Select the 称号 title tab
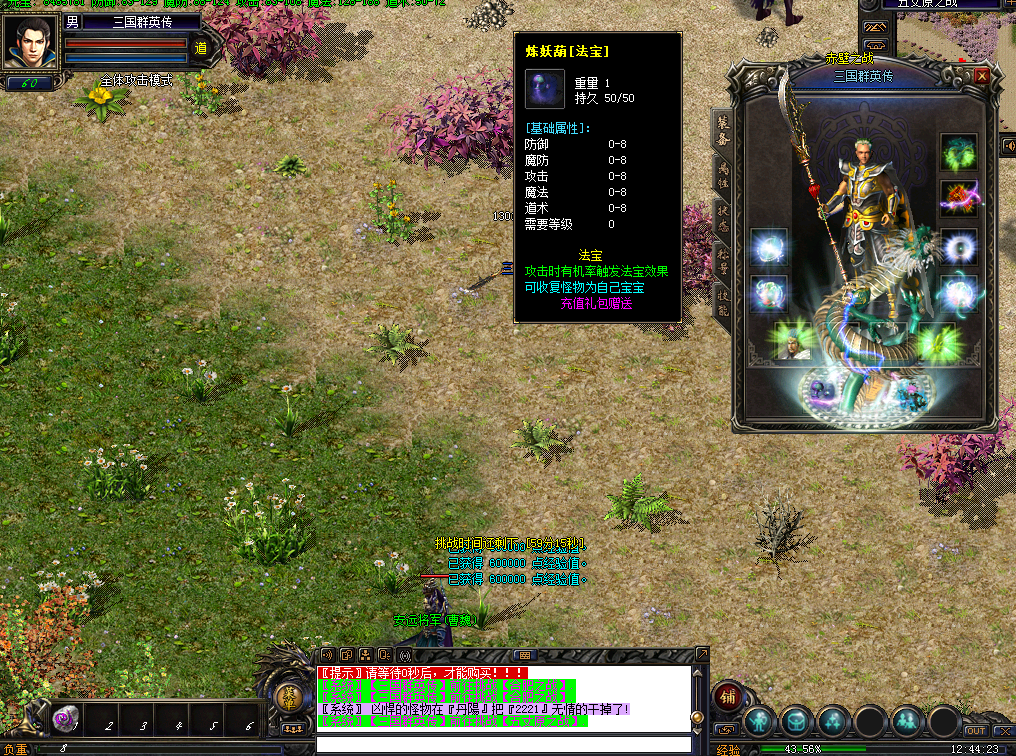 click(x=721, y=259)
